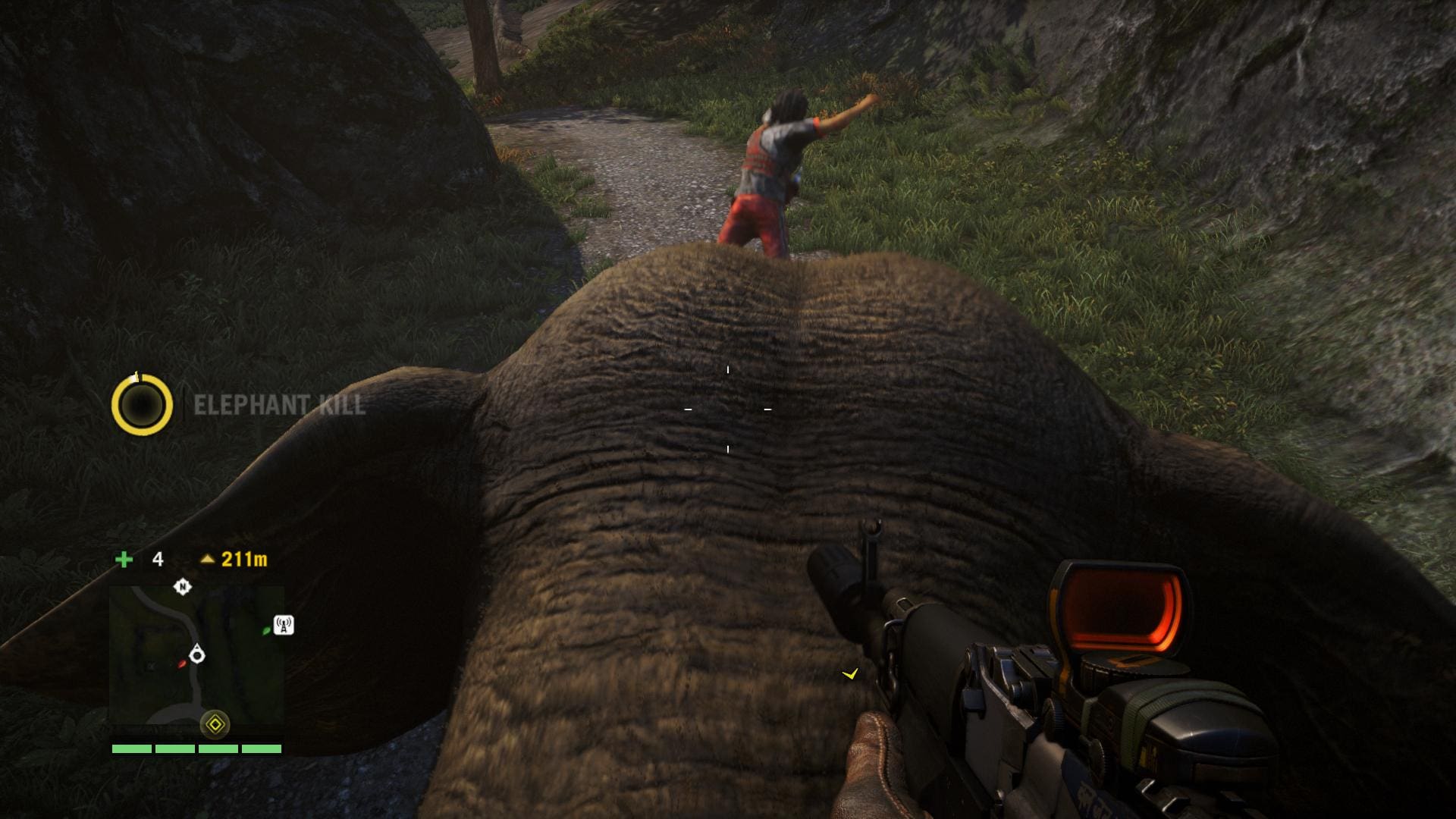The image size is (1456, 819).
Task: Select the green leaf marker on minimap
Action: (265, 630)
